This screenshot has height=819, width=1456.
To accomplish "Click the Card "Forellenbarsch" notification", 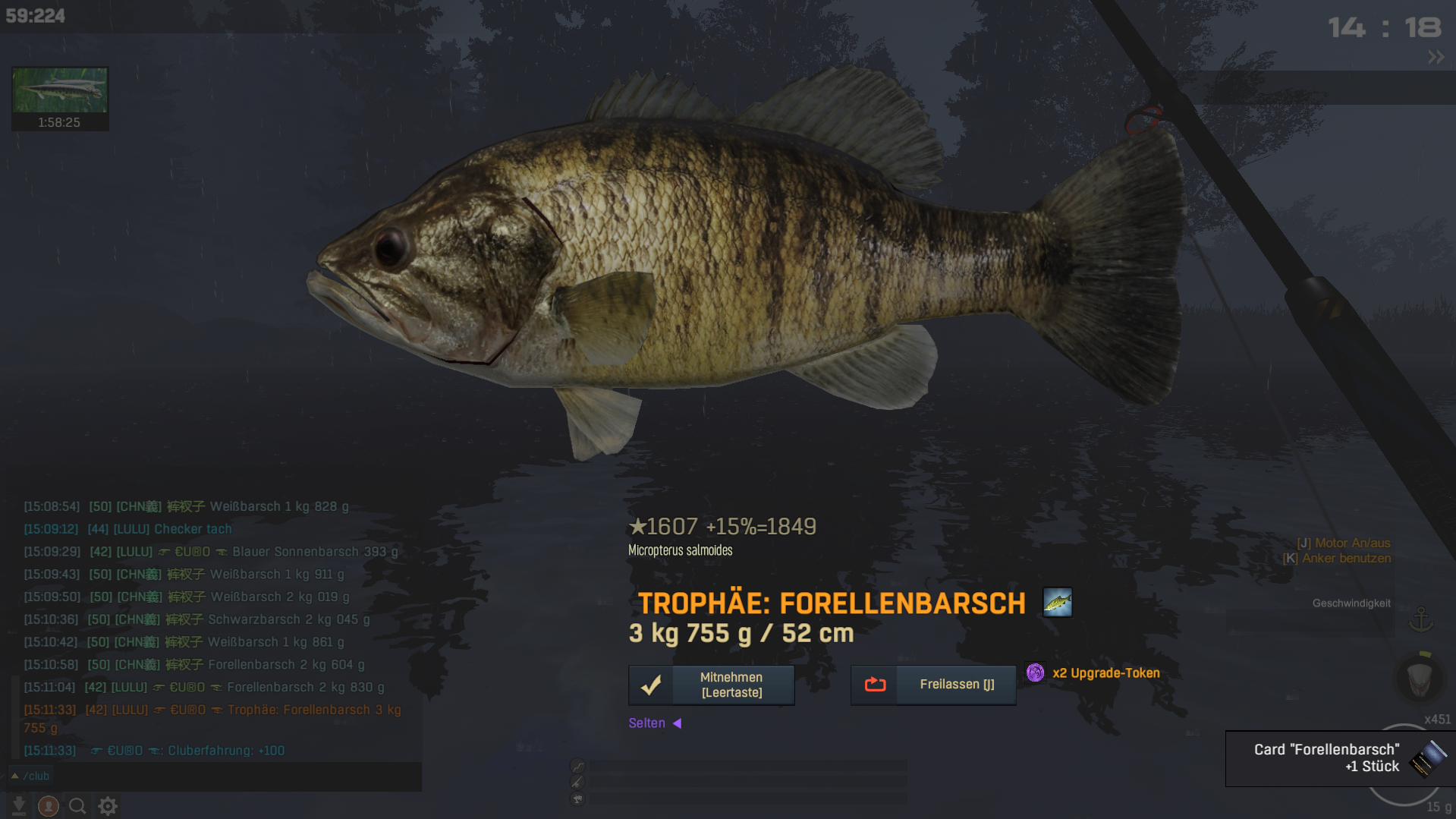I will [x=1340, y=758].
